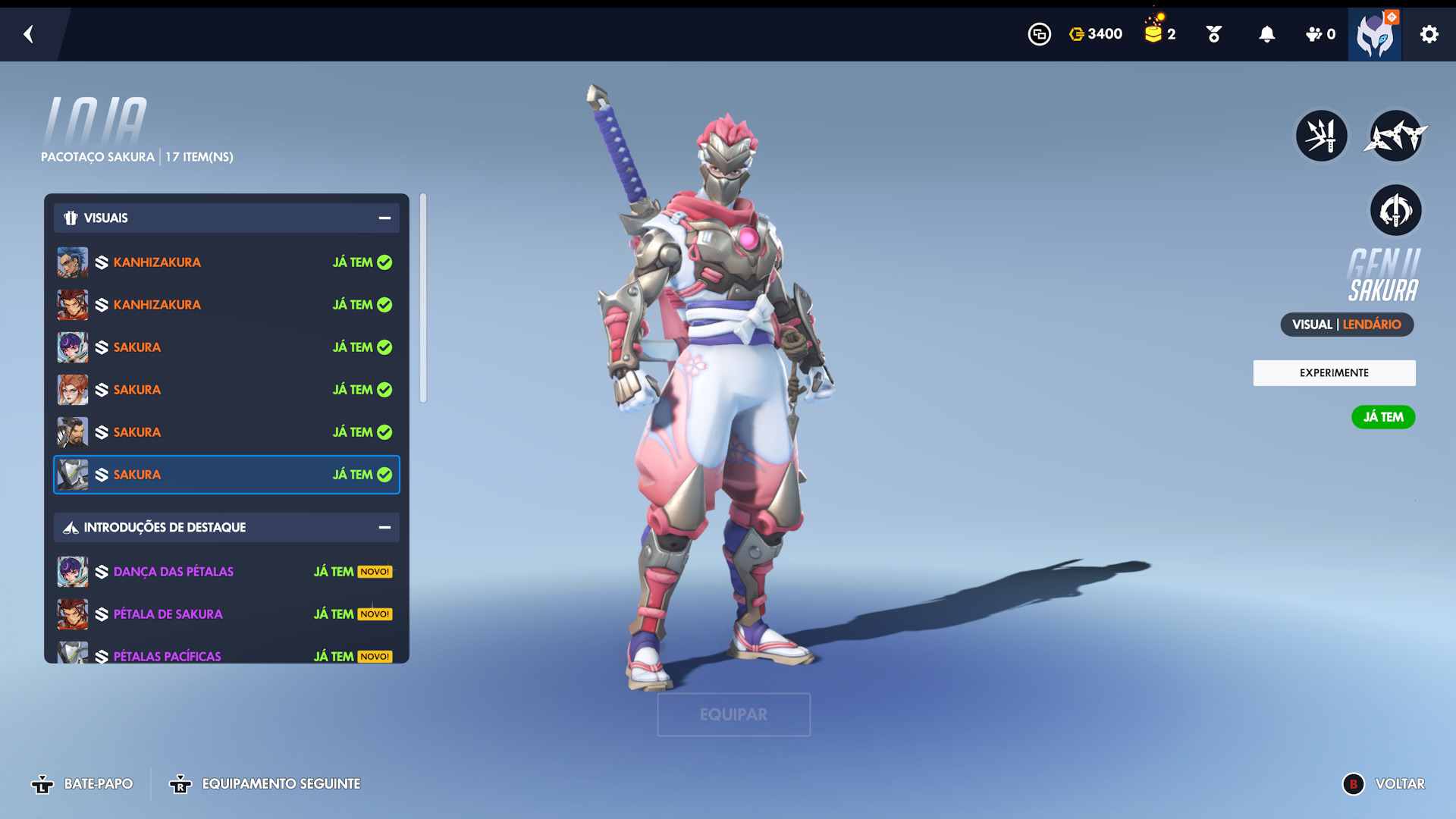
Task: Click the medal challenges icon
Action: point(1213,34)
